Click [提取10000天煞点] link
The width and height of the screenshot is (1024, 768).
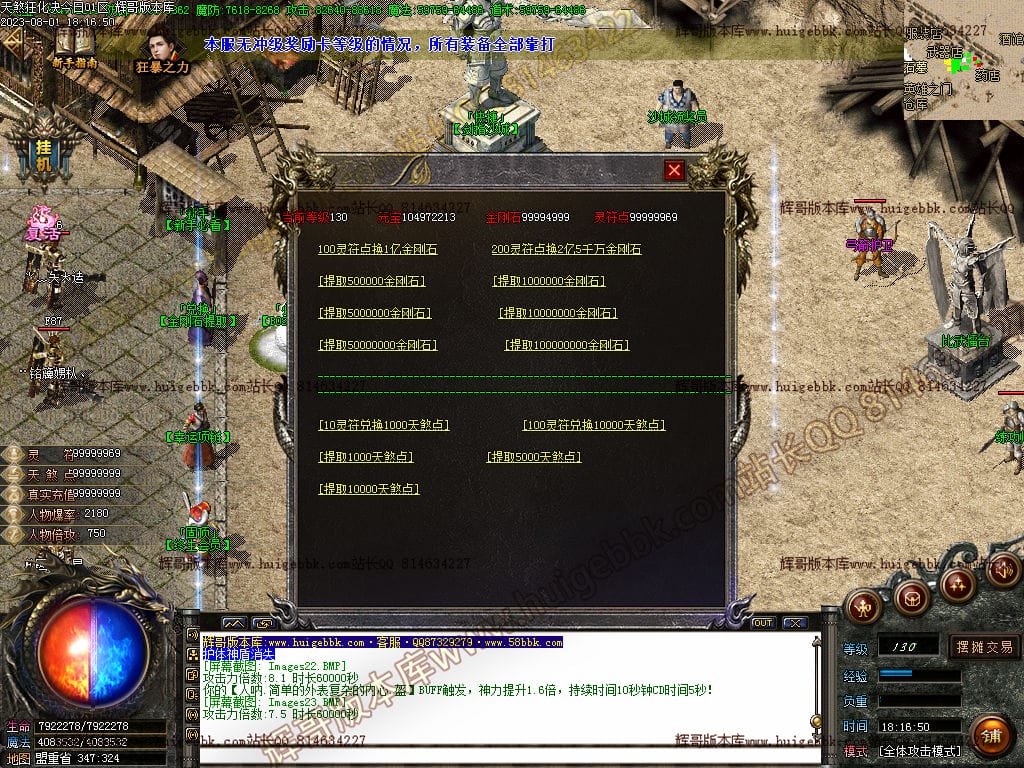[369, 489]
